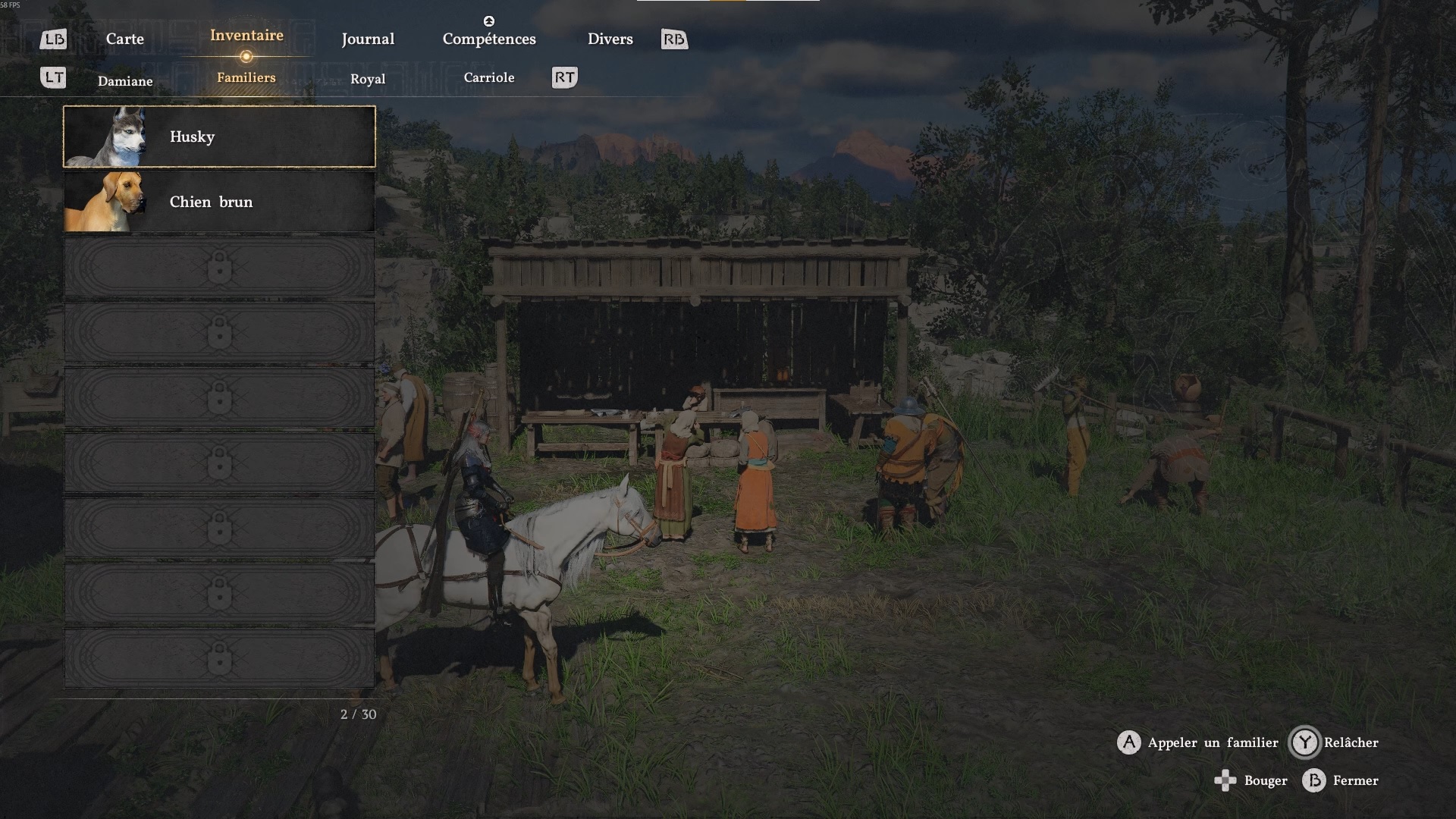Show the Compétences tab
The image size is (1456, 819).
(x=489, y=39)
